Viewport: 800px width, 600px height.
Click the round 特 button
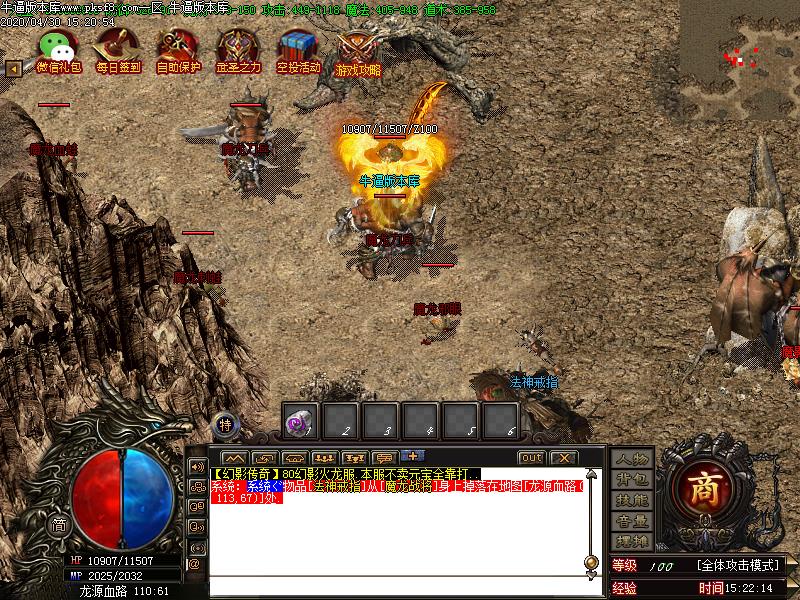click(x=226, y=423)
